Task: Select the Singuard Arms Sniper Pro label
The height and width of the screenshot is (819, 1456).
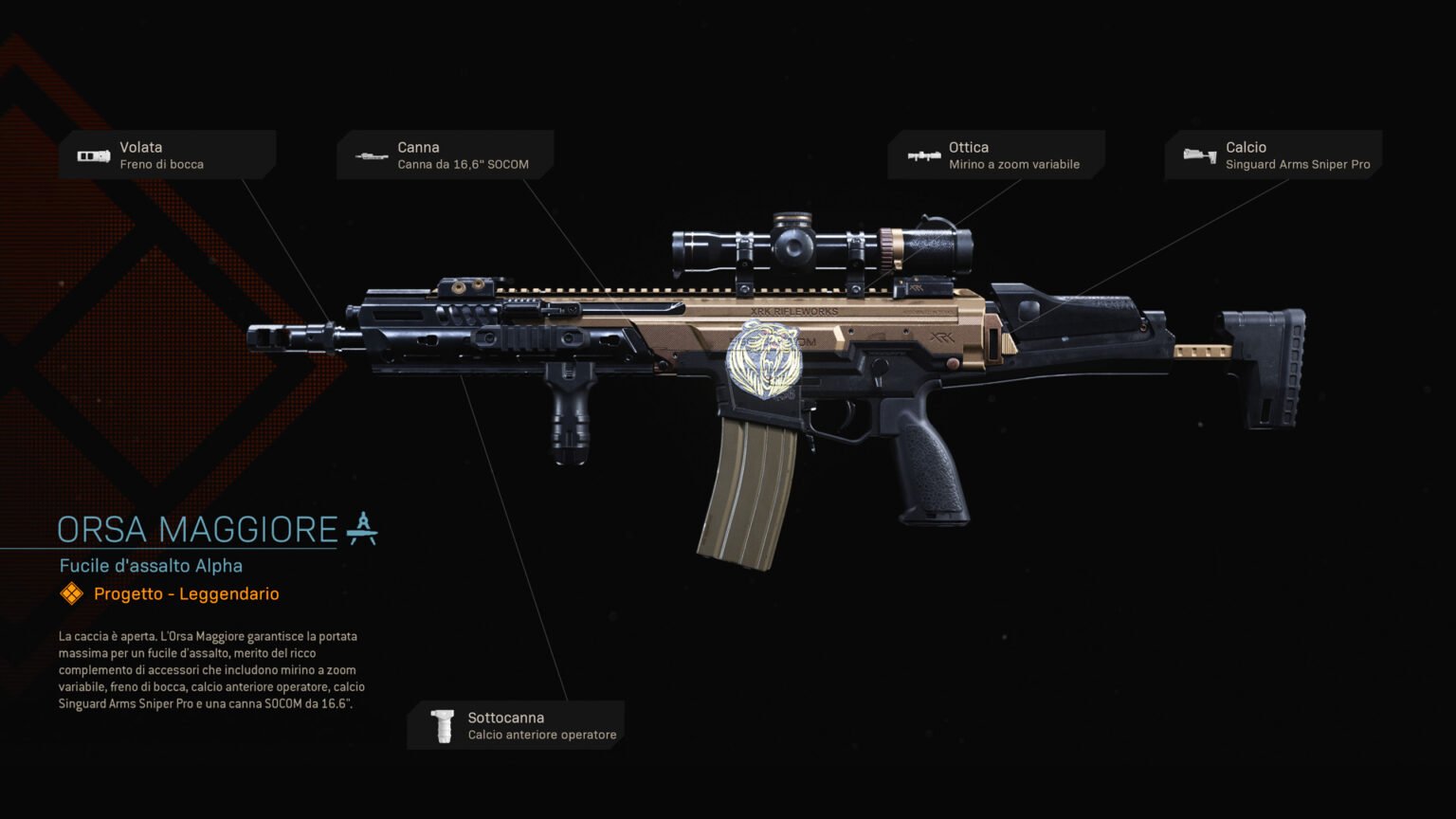Action: (x=1299, y=164)
